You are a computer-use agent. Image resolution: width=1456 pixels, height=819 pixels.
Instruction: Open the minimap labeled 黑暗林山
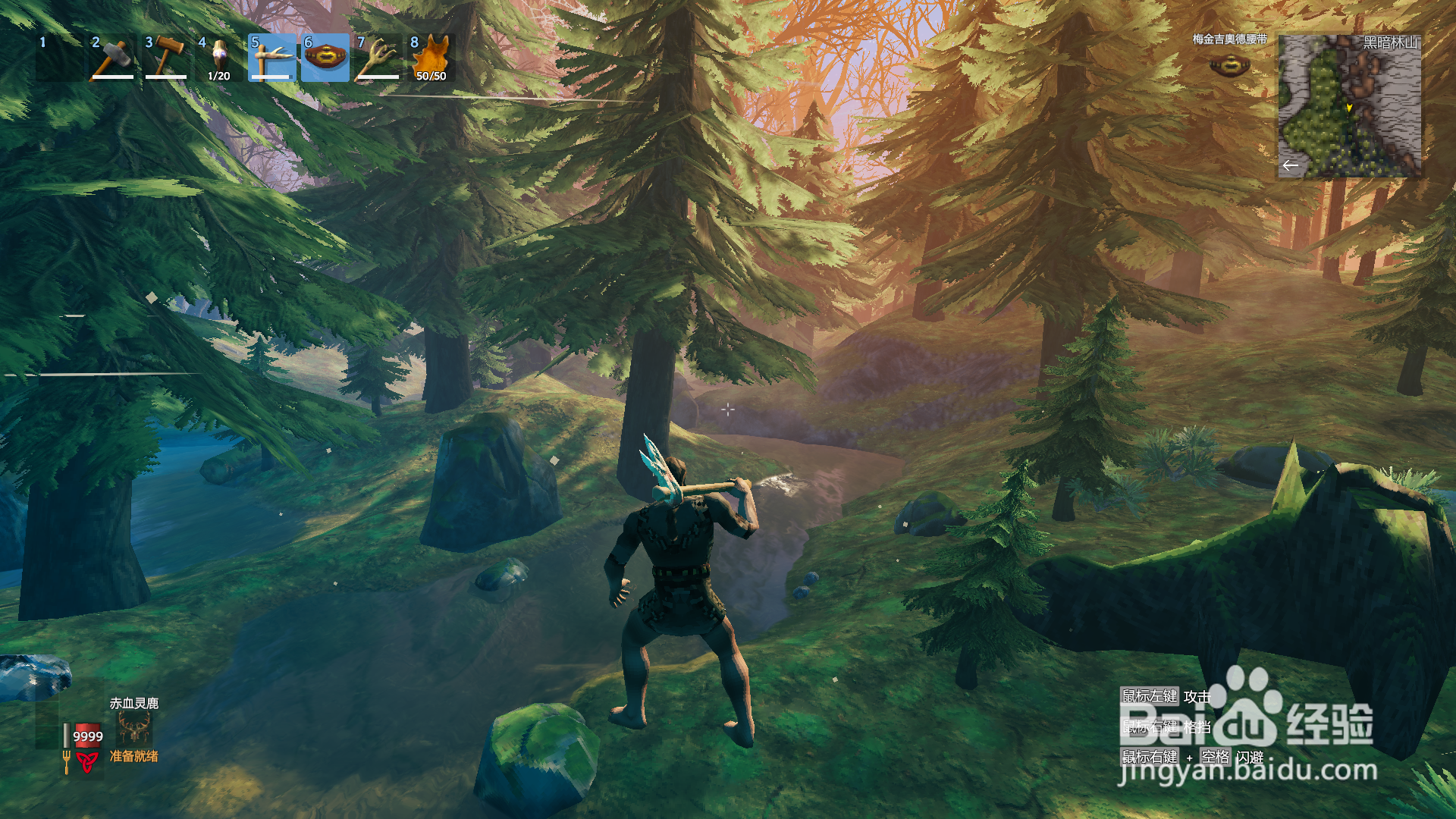tap(1350, 106)
